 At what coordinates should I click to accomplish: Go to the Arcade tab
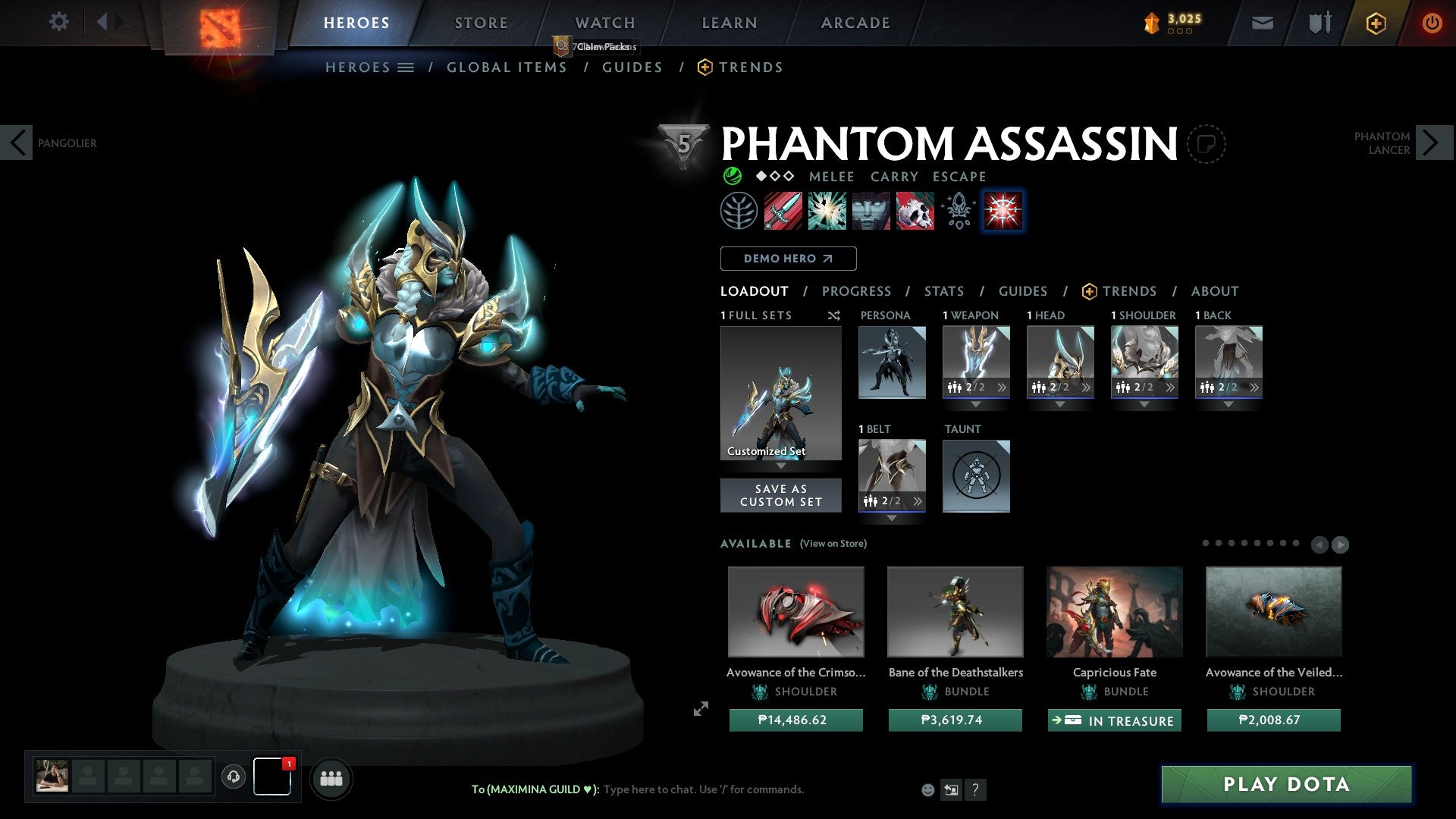tap(855, 23)
